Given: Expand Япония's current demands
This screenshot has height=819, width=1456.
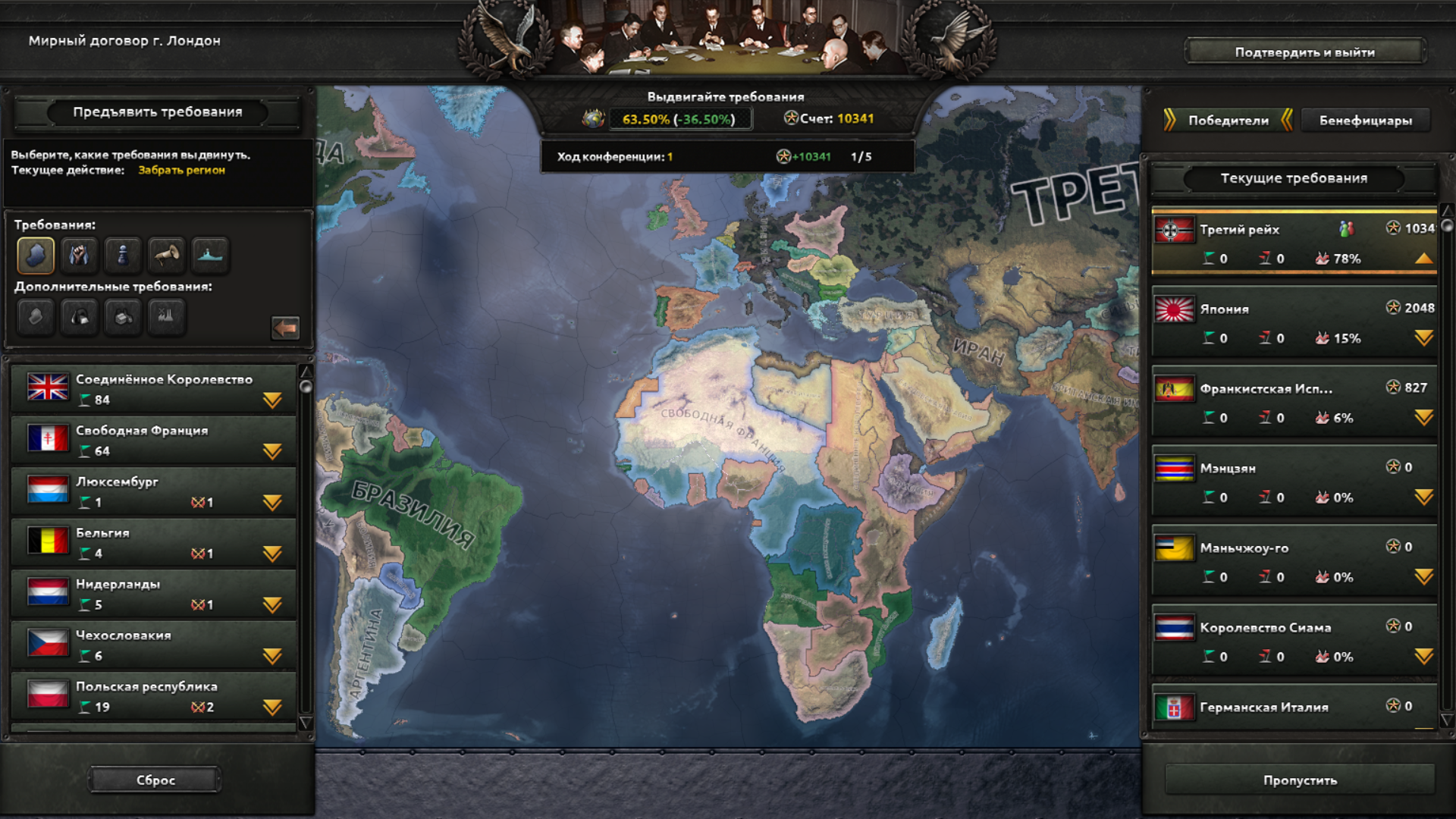Looking at the screenshot, I should coord(1423,338).
